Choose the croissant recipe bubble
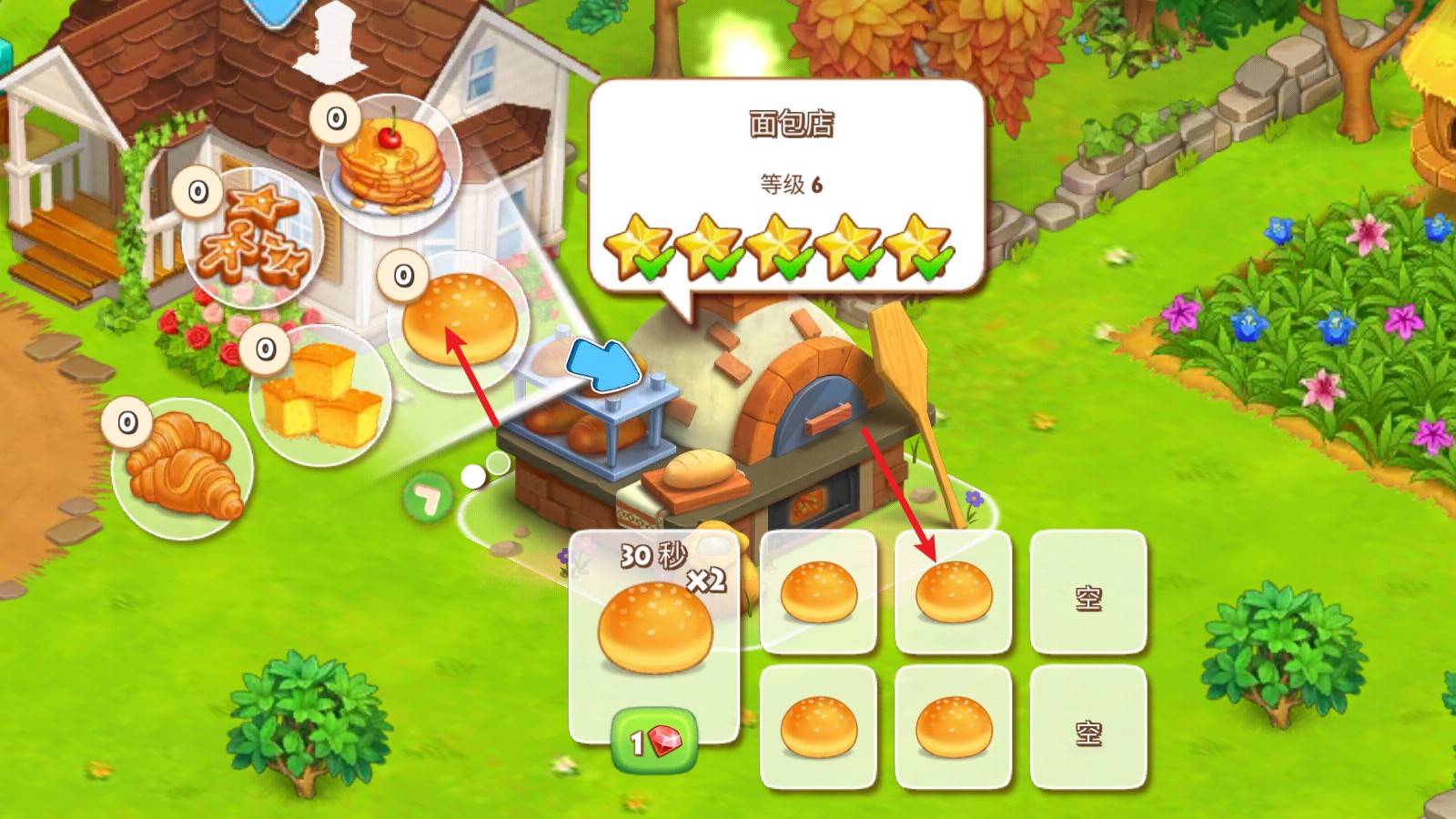 click(183, 468)
